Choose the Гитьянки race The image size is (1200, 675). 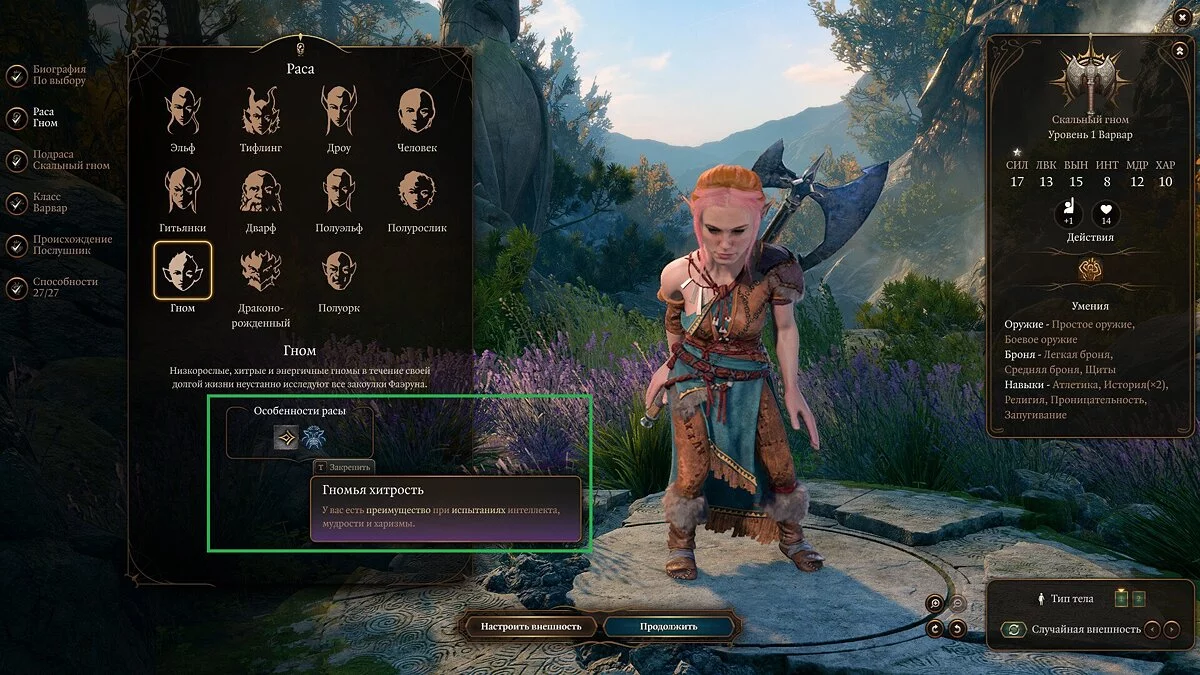[182, 191]
